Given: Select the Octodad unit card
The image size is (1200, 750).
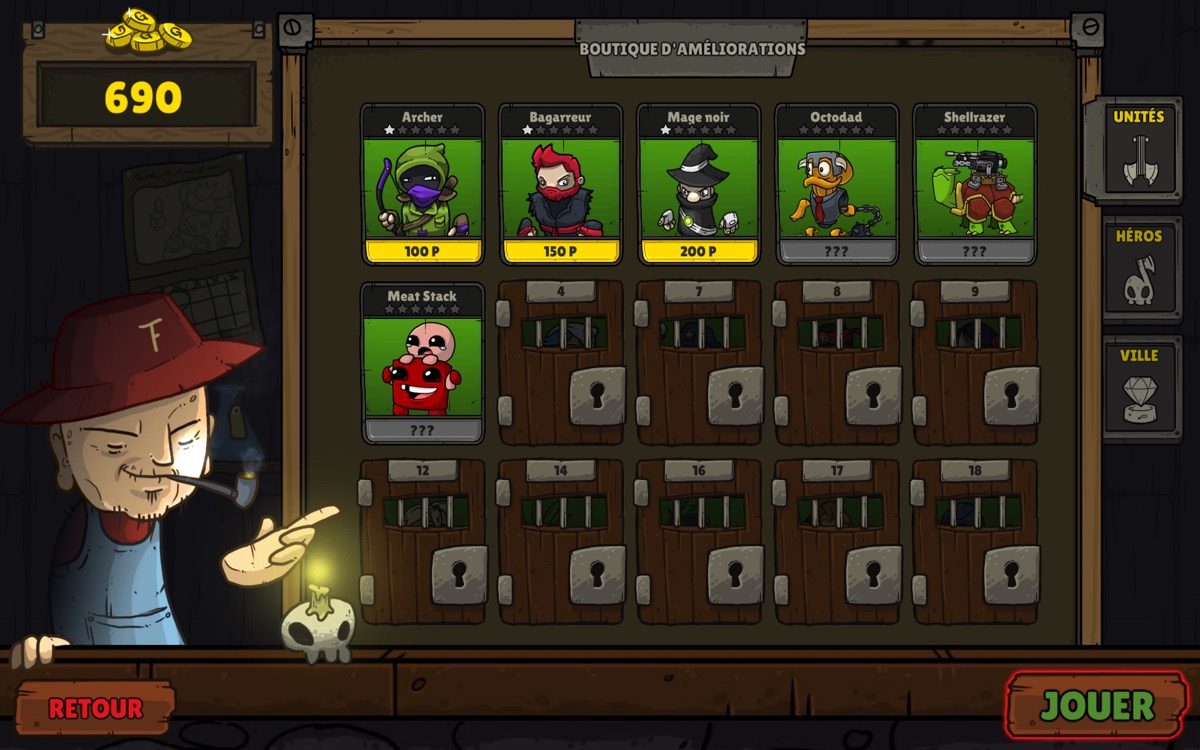Looking at the screenshot, I should point(836,186).
